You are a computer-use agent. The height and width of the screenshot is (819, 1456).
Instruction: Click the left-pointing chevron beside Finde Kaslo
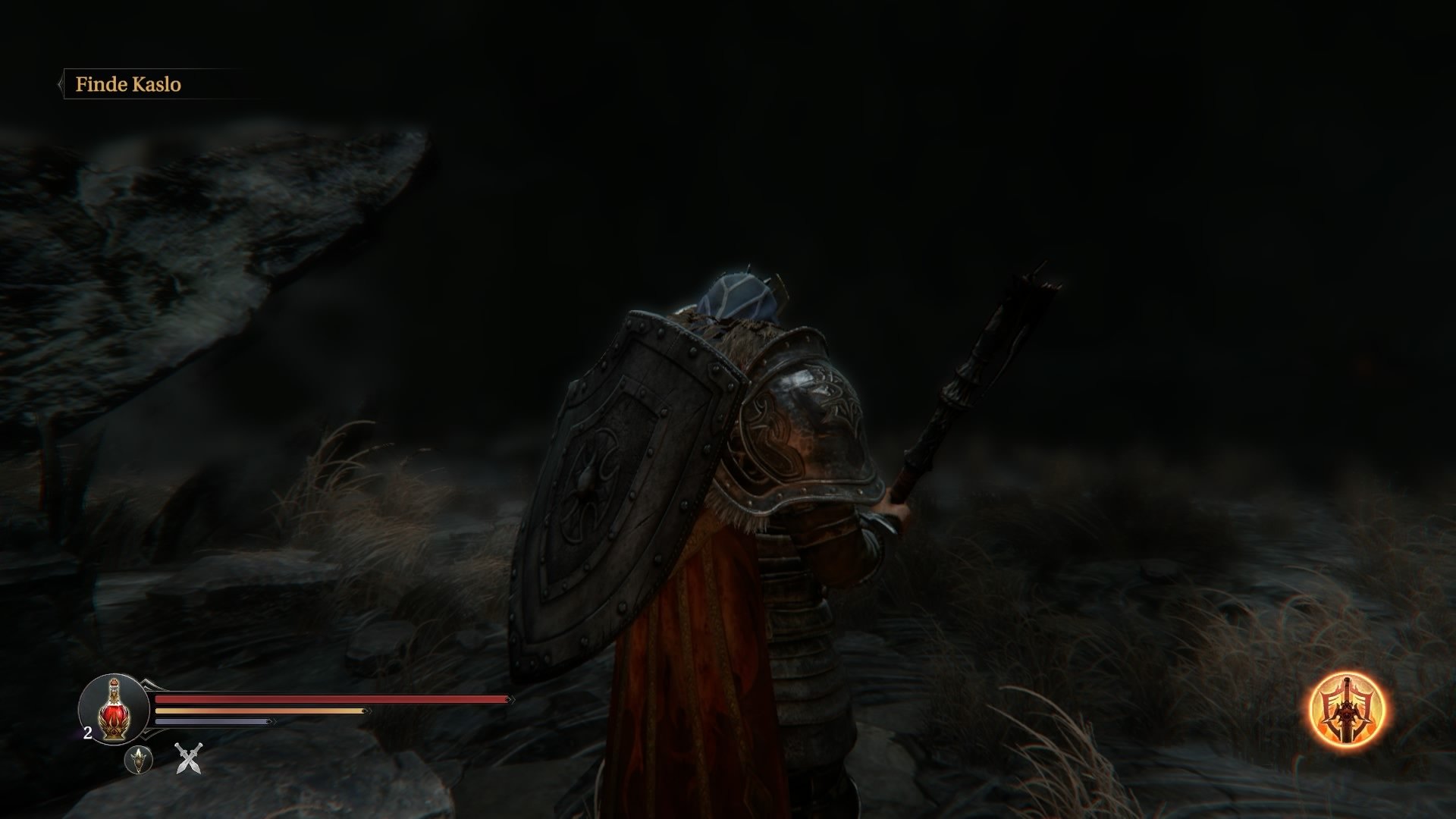click(60, 84)
